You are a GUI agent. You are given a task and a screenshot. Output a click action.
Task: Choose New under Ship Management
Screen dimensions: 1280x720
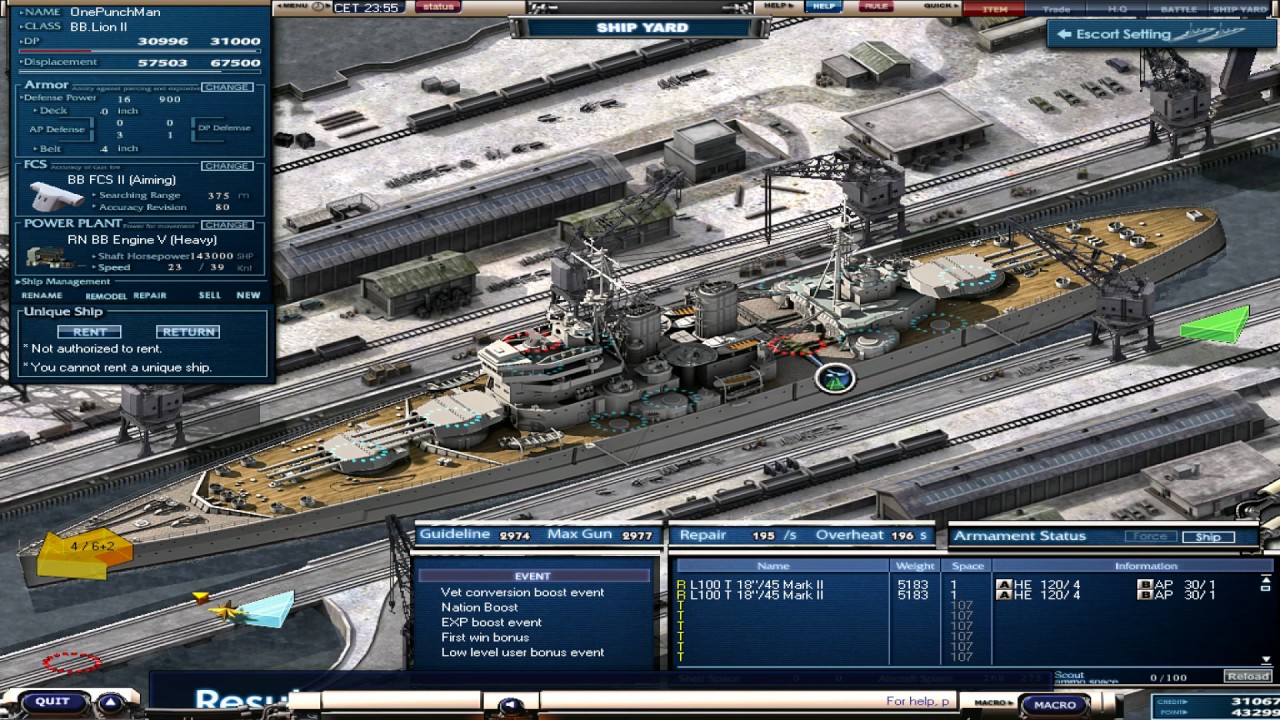click(248, 296)
